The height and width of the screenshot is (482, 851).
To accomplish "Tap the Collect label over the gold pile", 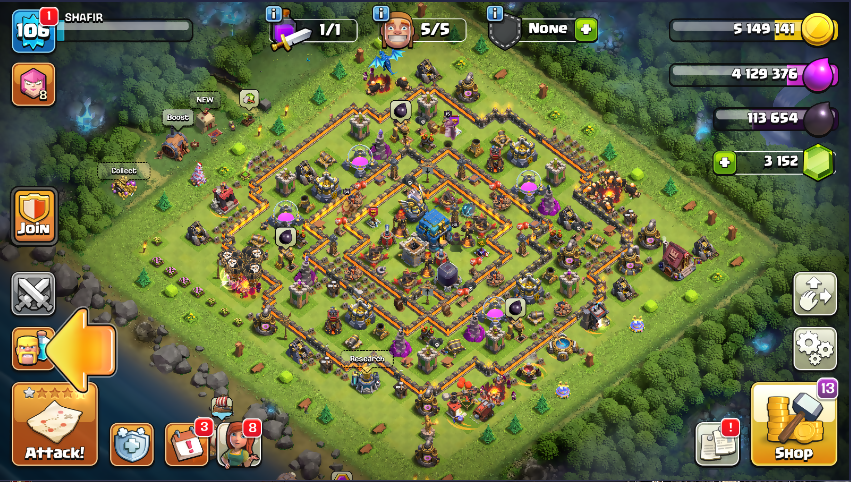I will click(123, 171).
